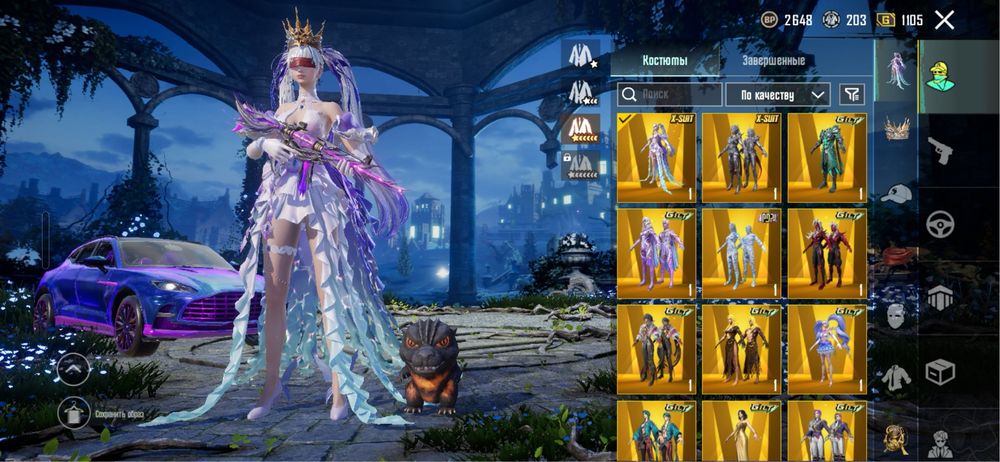This screenshot has height=462, width=1000.
Task: Select the blue twin-tail hair costume
Action: [827, 349]
